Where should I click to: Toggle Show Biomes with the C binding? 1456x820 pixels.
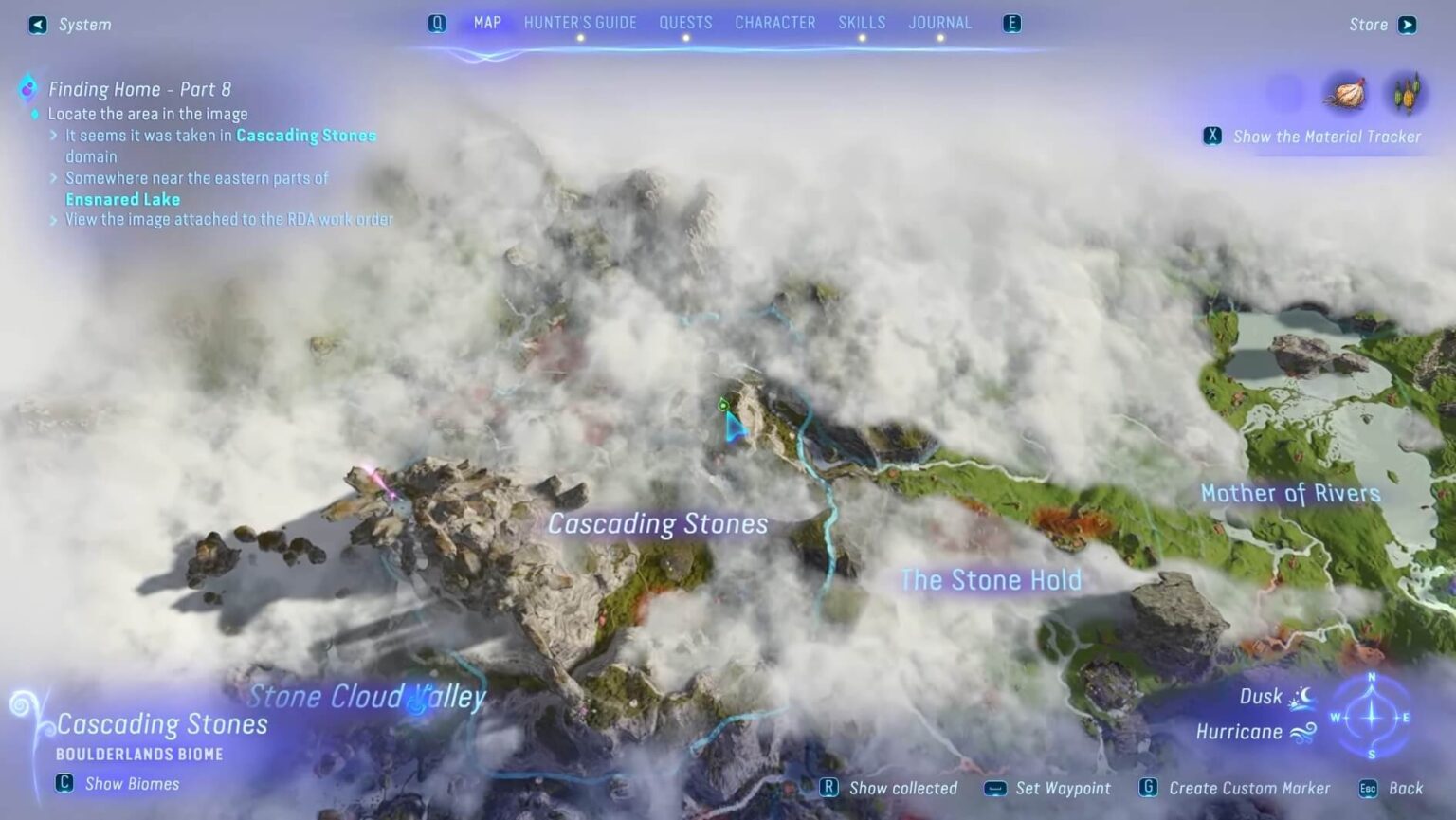[x=63, y=784]
